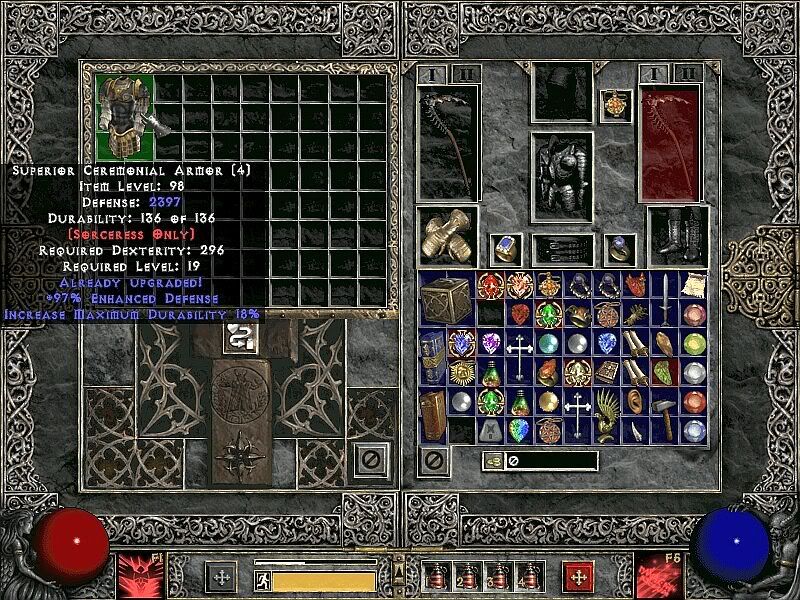Select the equipped amulet slot
This screenshot has height=600, width=800.
[x=614, y=105]
